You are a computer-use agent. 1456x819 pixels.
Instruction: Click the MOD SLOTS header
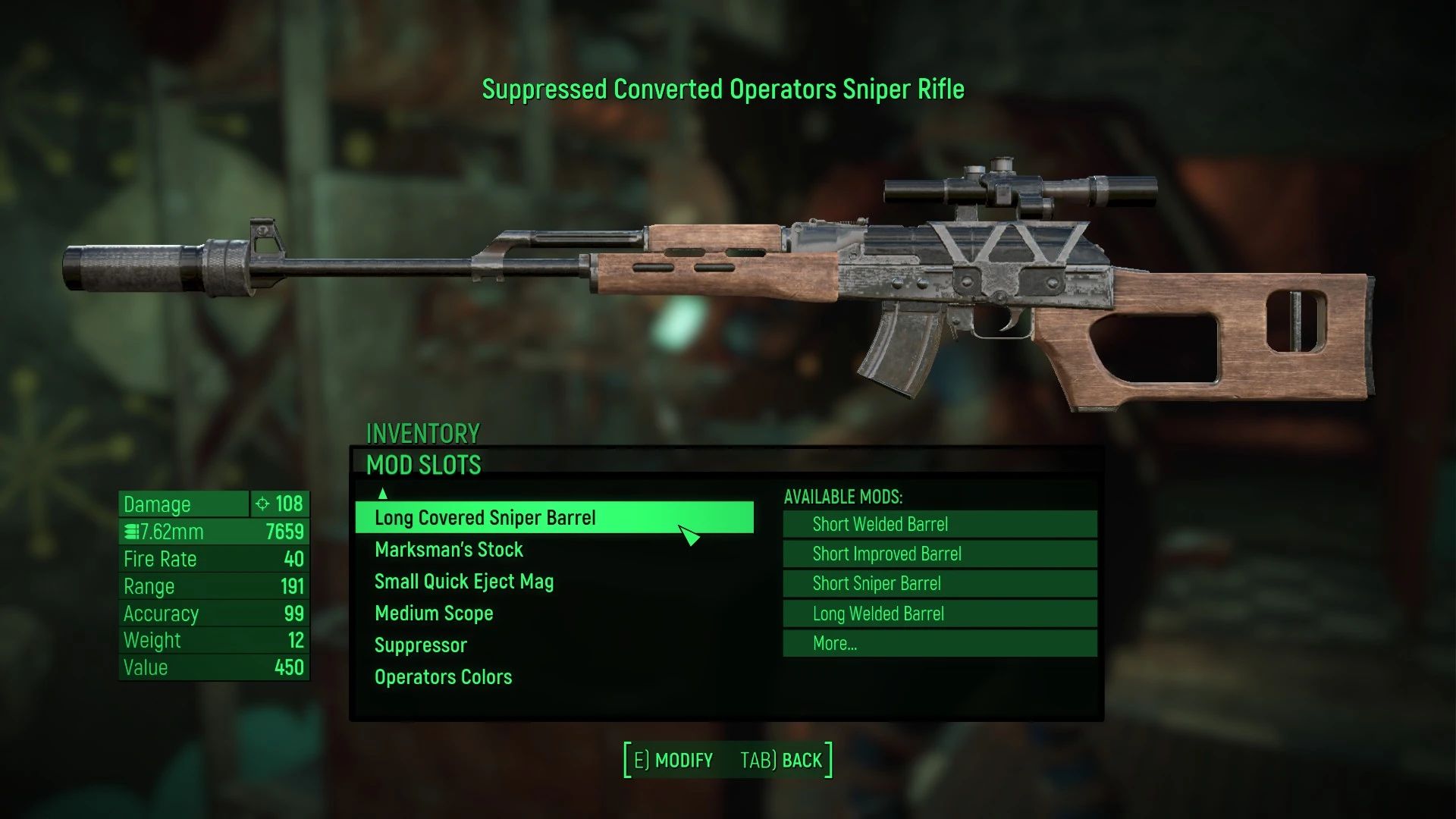[425, 464]
